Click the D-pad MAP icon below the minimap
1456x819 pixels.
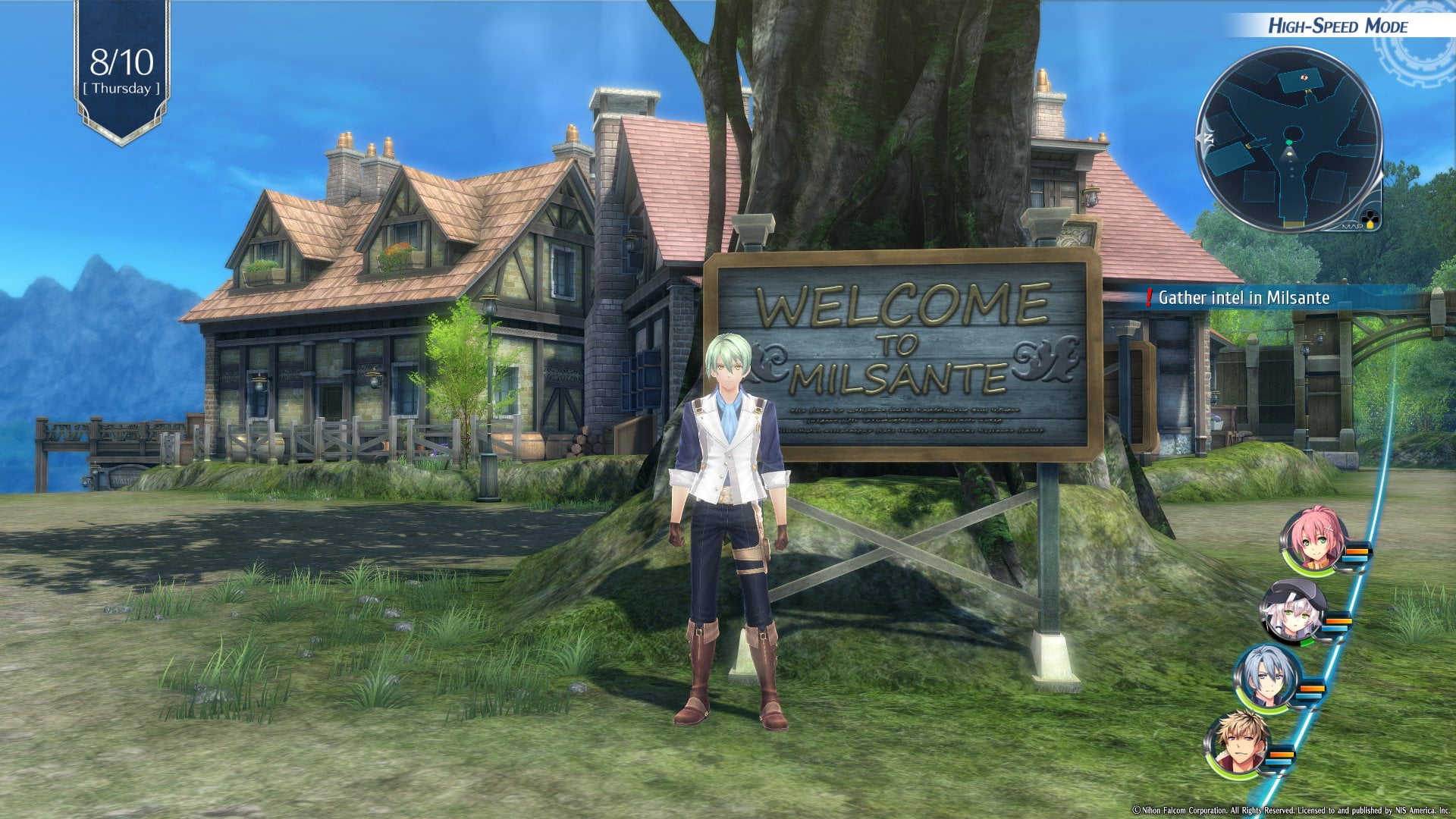point(1370,218)
